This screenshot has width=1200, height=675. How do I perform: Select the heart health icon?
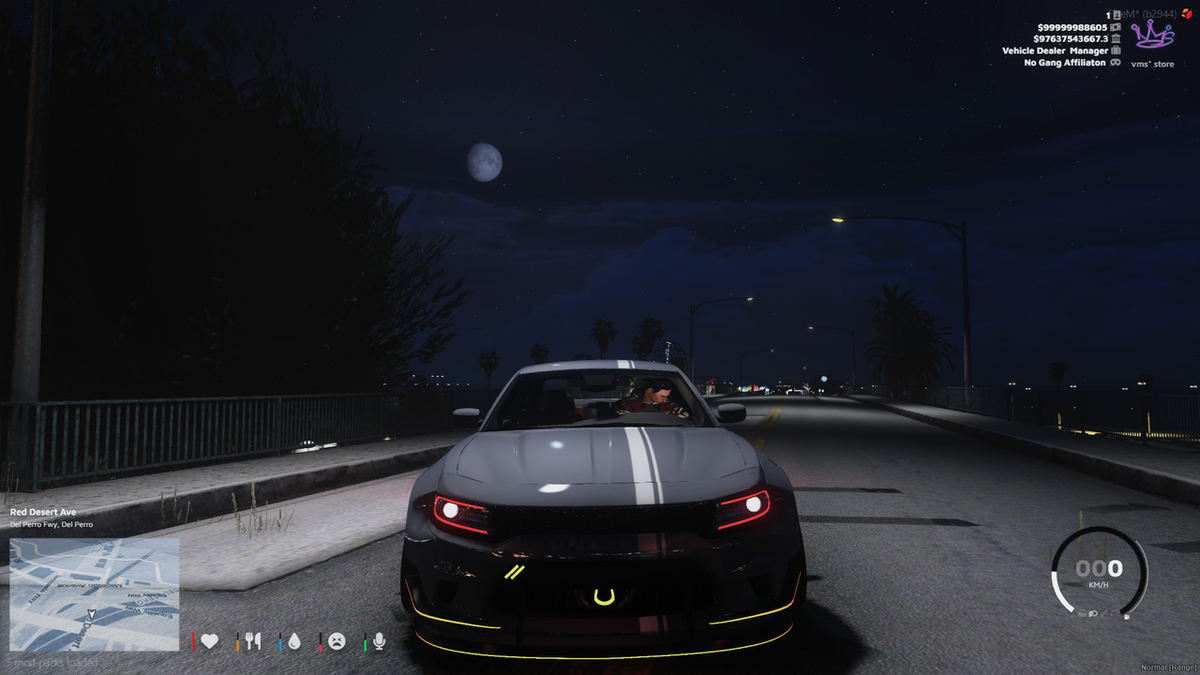pos(209,641)
